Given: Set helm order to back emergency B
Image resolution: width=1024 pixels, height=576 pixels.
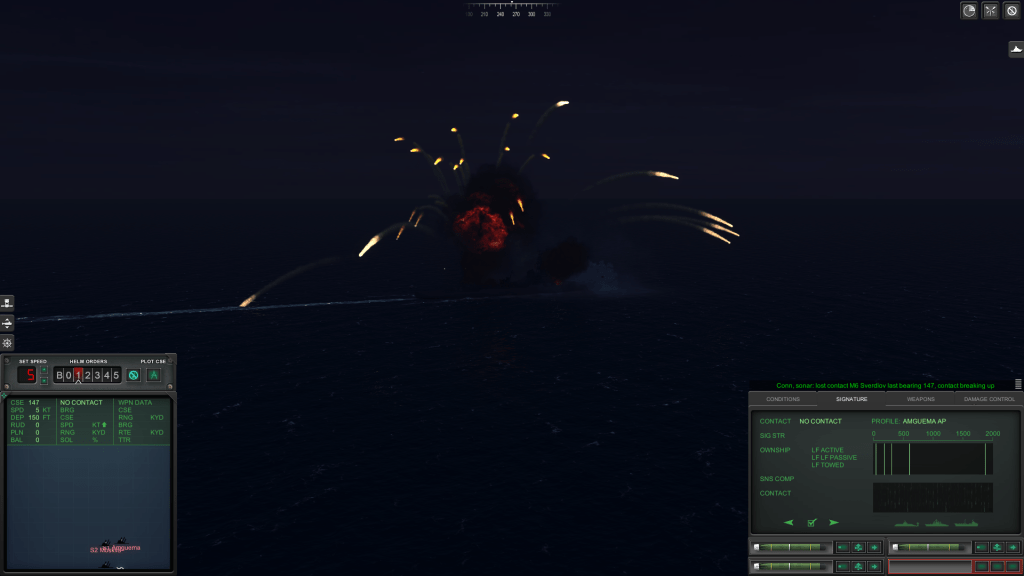Looking at the screenshot, I should pos(59,375).
